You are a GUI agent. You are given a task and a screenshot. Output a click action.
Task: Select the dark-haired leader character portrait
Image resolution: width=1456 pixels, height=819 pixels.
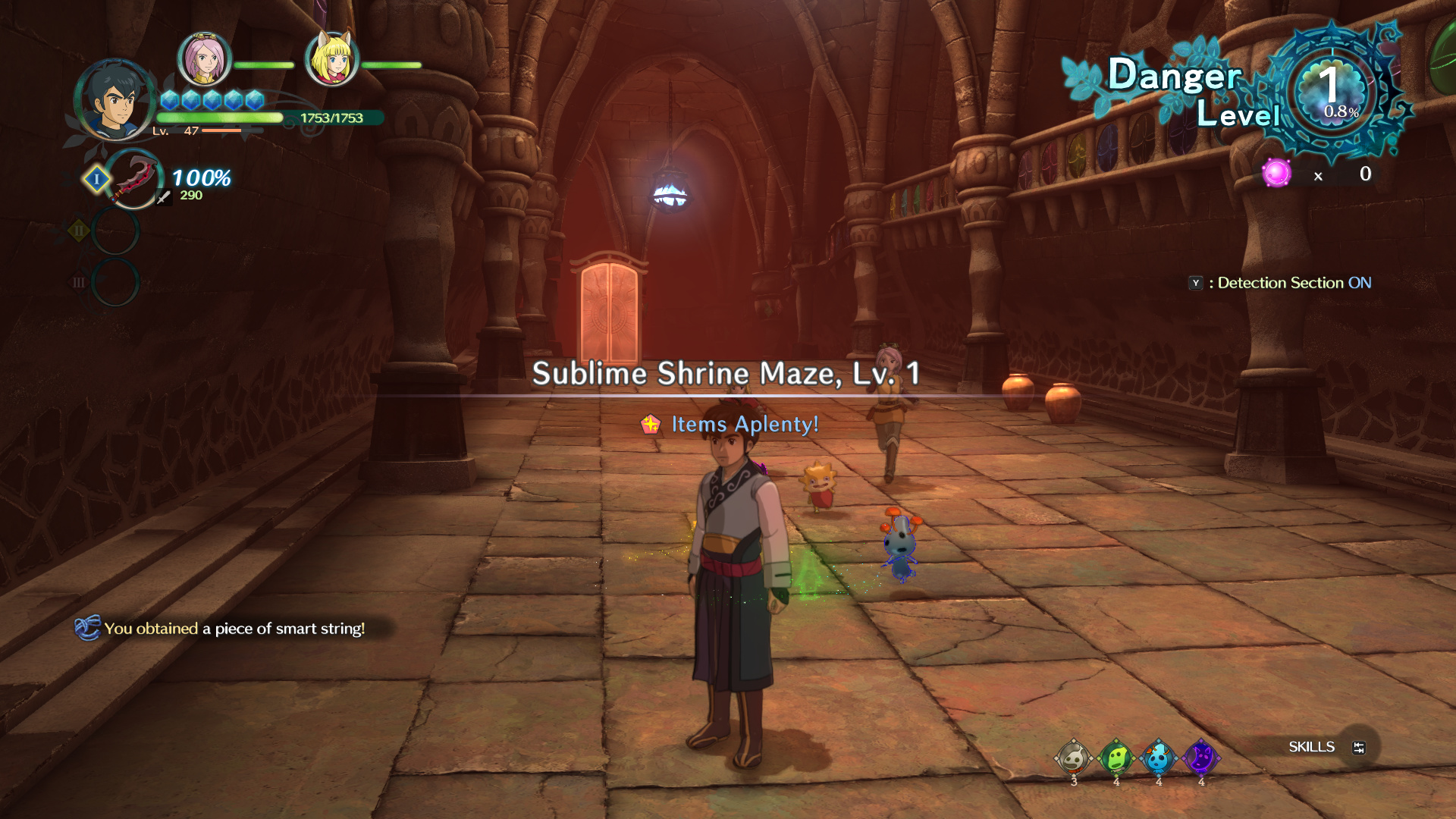pos(115,100)
